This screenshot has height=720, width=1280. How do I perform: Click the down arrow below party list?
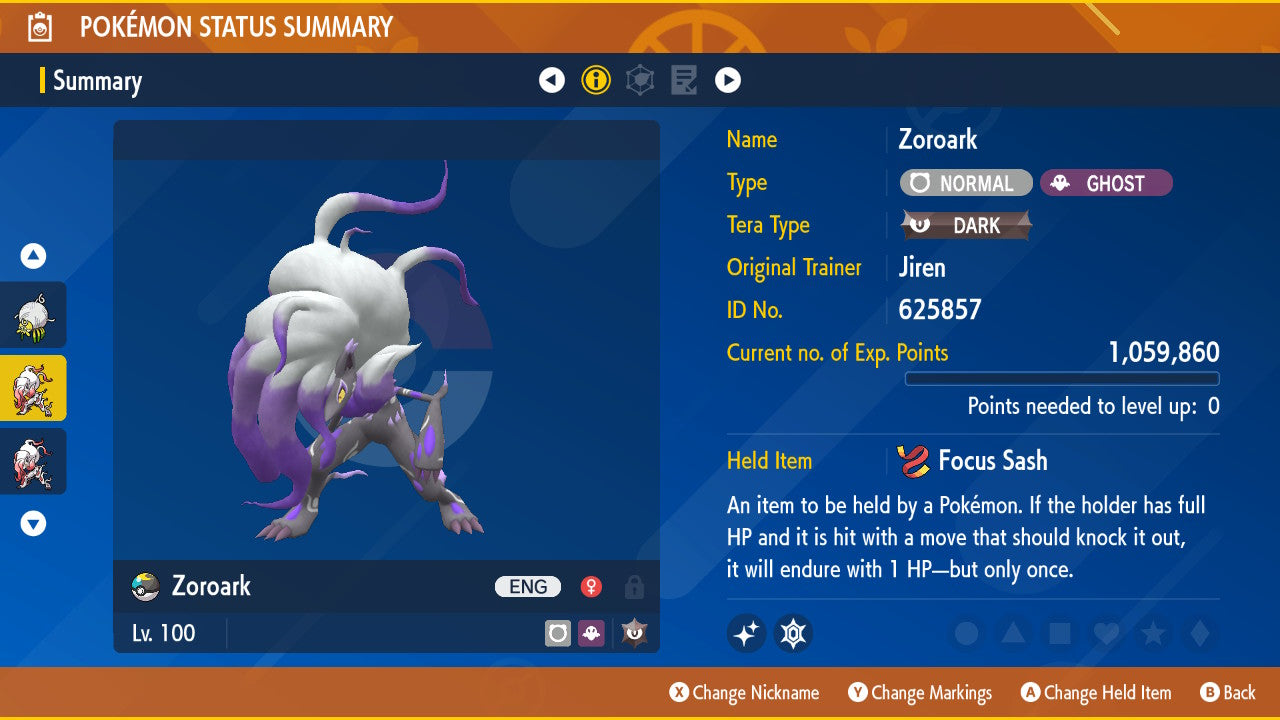[x=34, y=523]
